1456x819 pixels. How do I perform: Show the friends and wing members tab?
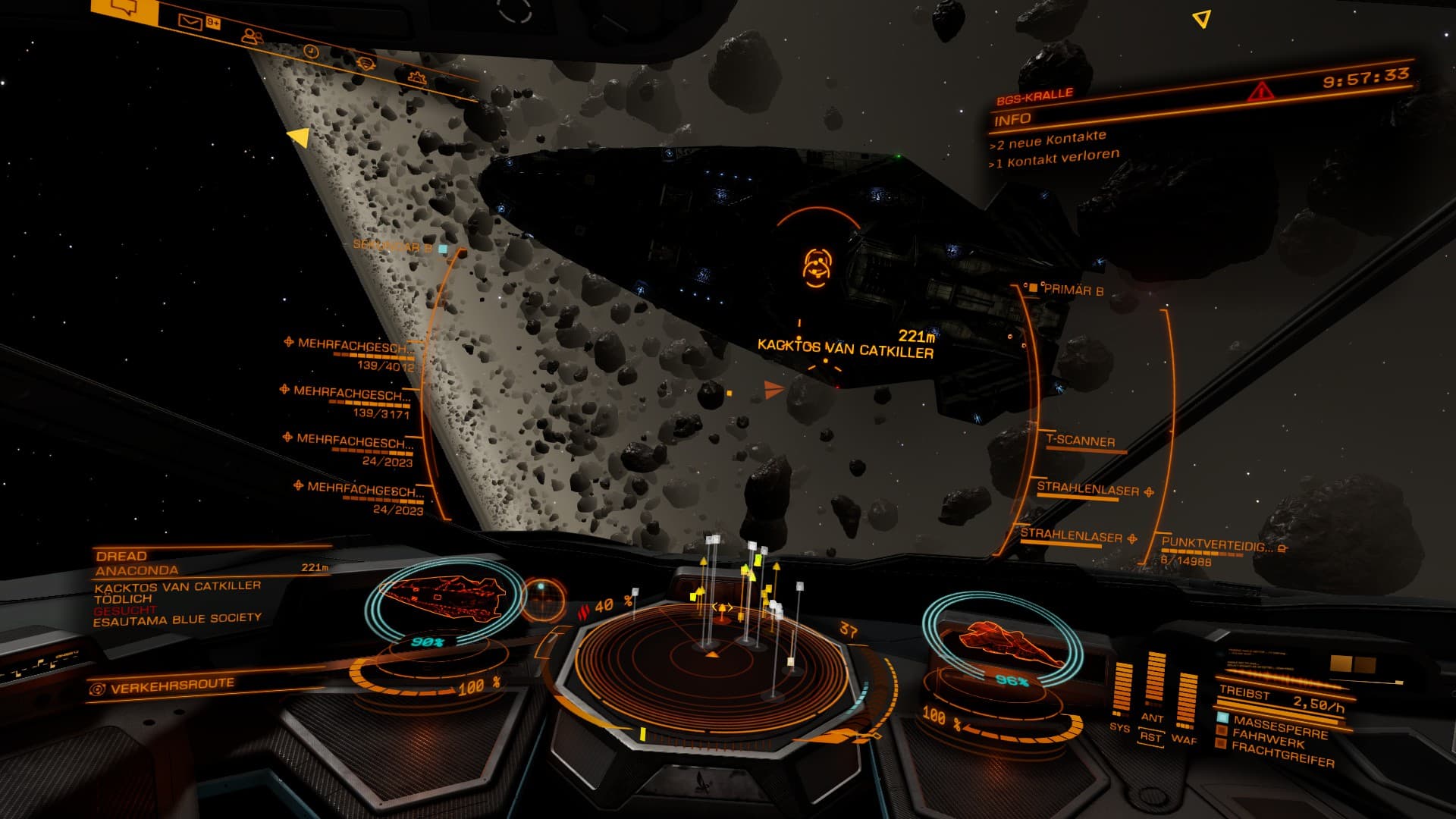[x=252, y=36]
